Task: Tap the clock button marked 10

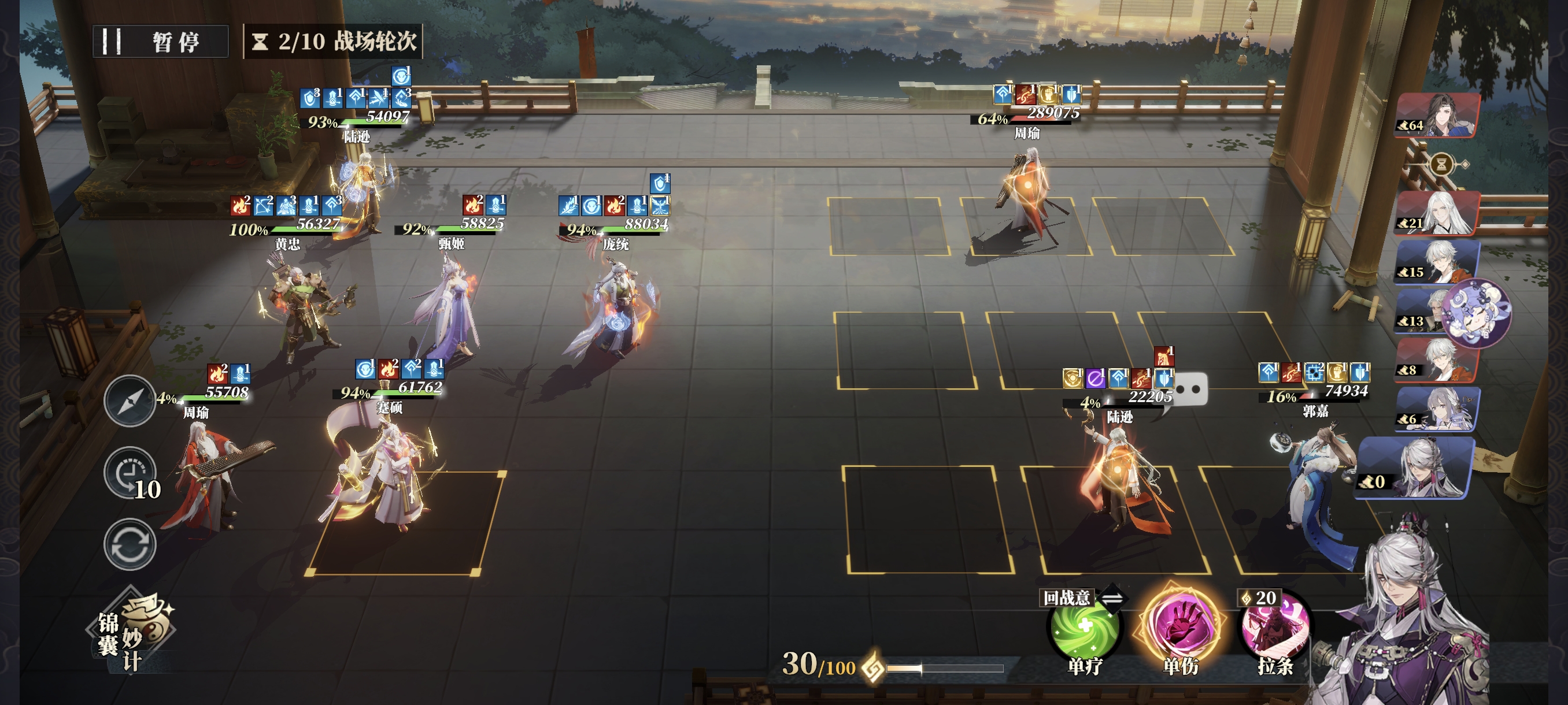Action: [130, 473]
